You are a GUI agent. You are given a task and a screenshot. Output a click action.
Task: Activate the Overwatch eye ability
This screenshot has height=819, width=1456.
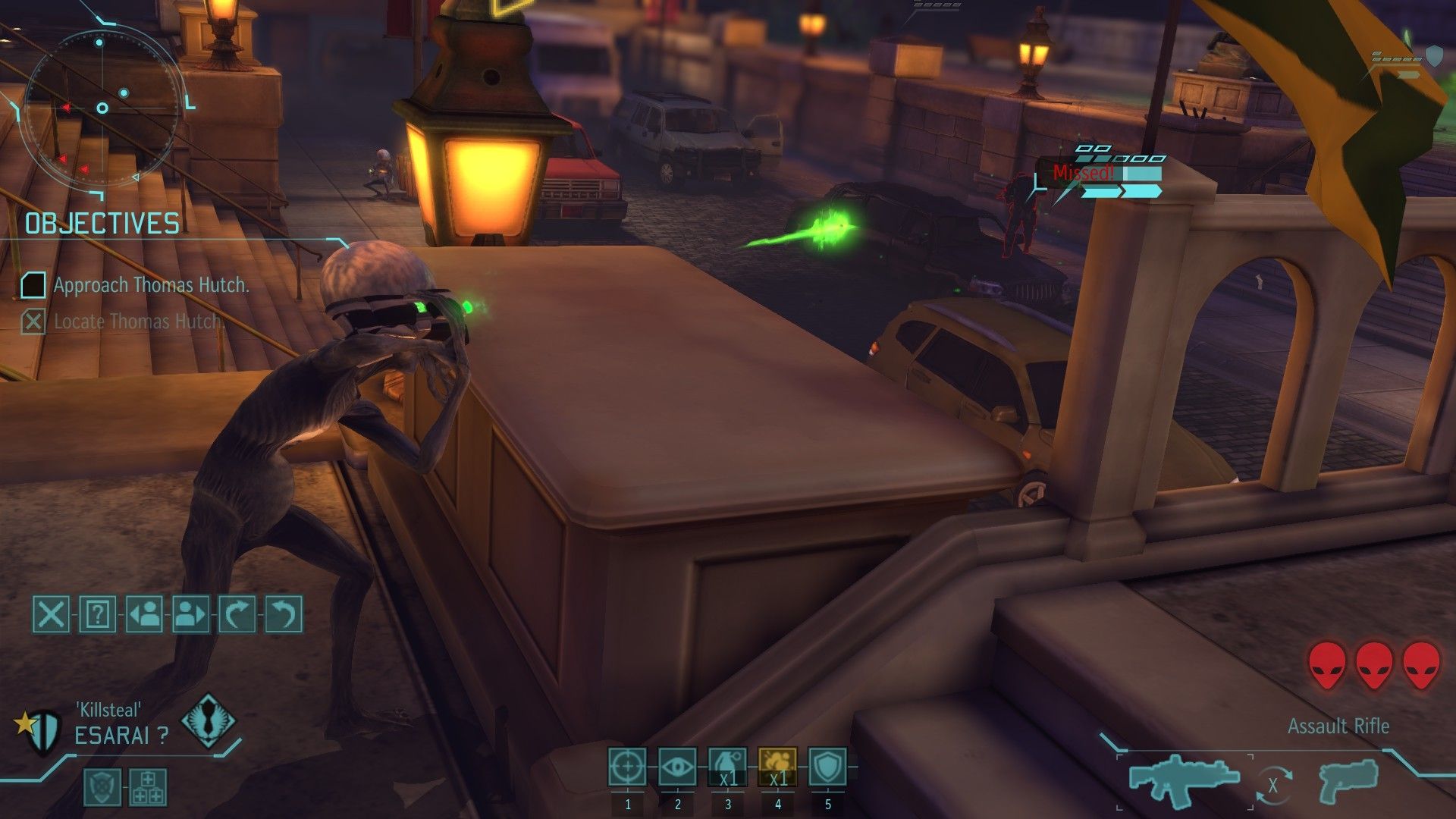tap(677, 767)
